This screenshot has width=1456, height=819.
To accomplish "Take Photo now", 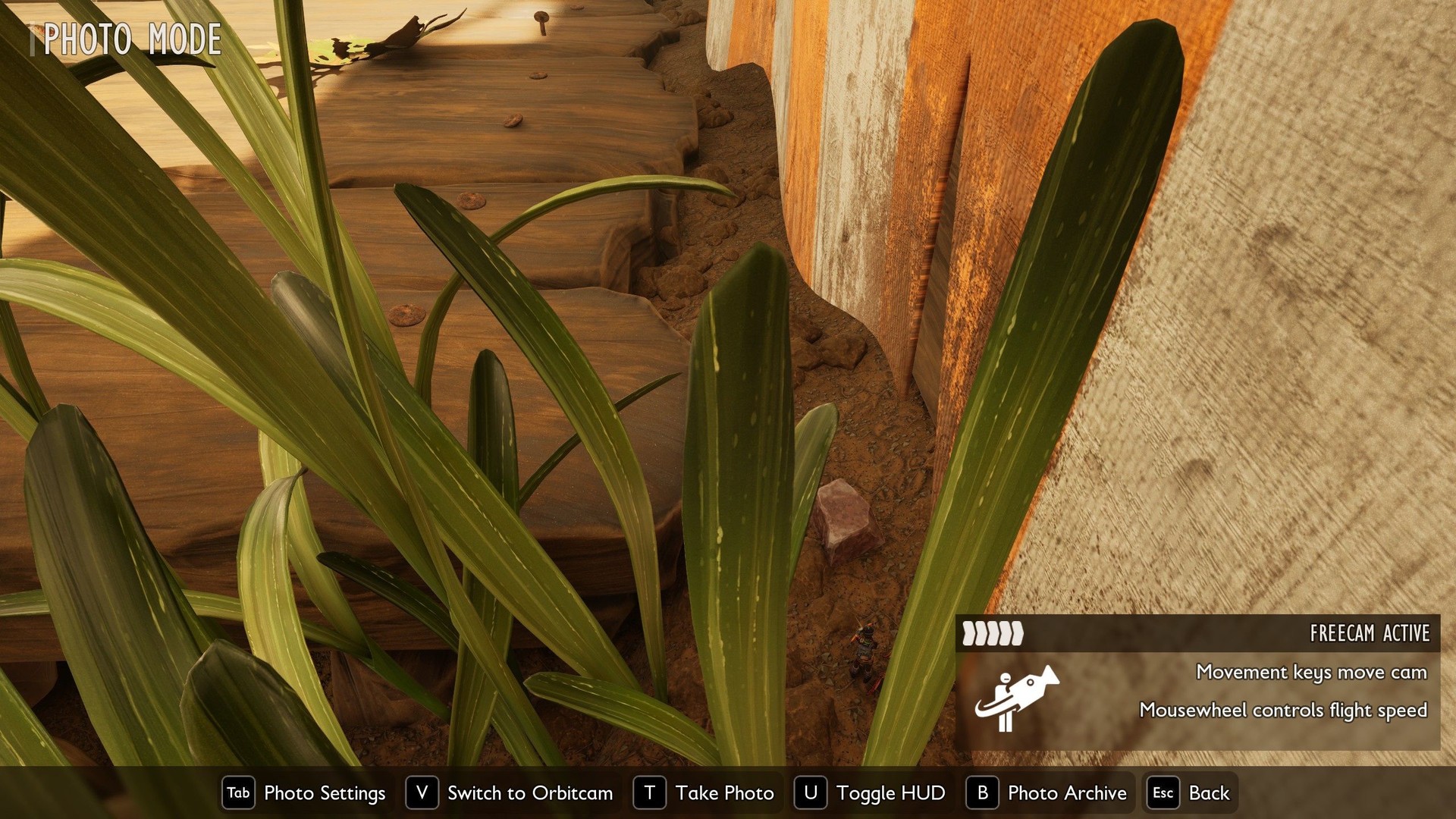I will coord(704,793).
